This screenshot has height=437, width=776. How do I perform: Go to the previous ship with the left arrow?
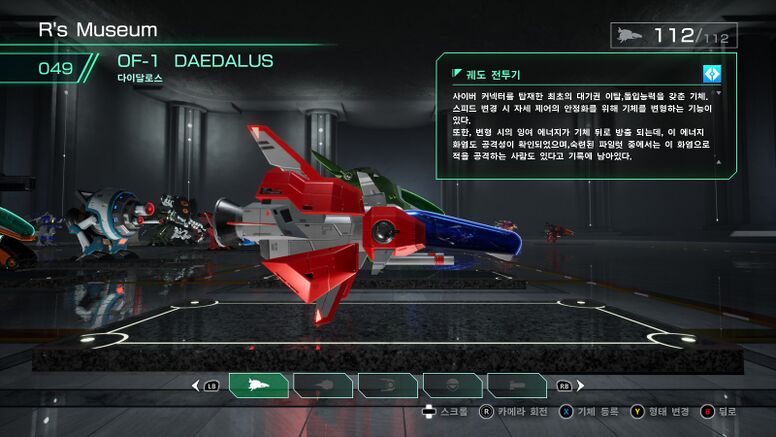point(195,385)
